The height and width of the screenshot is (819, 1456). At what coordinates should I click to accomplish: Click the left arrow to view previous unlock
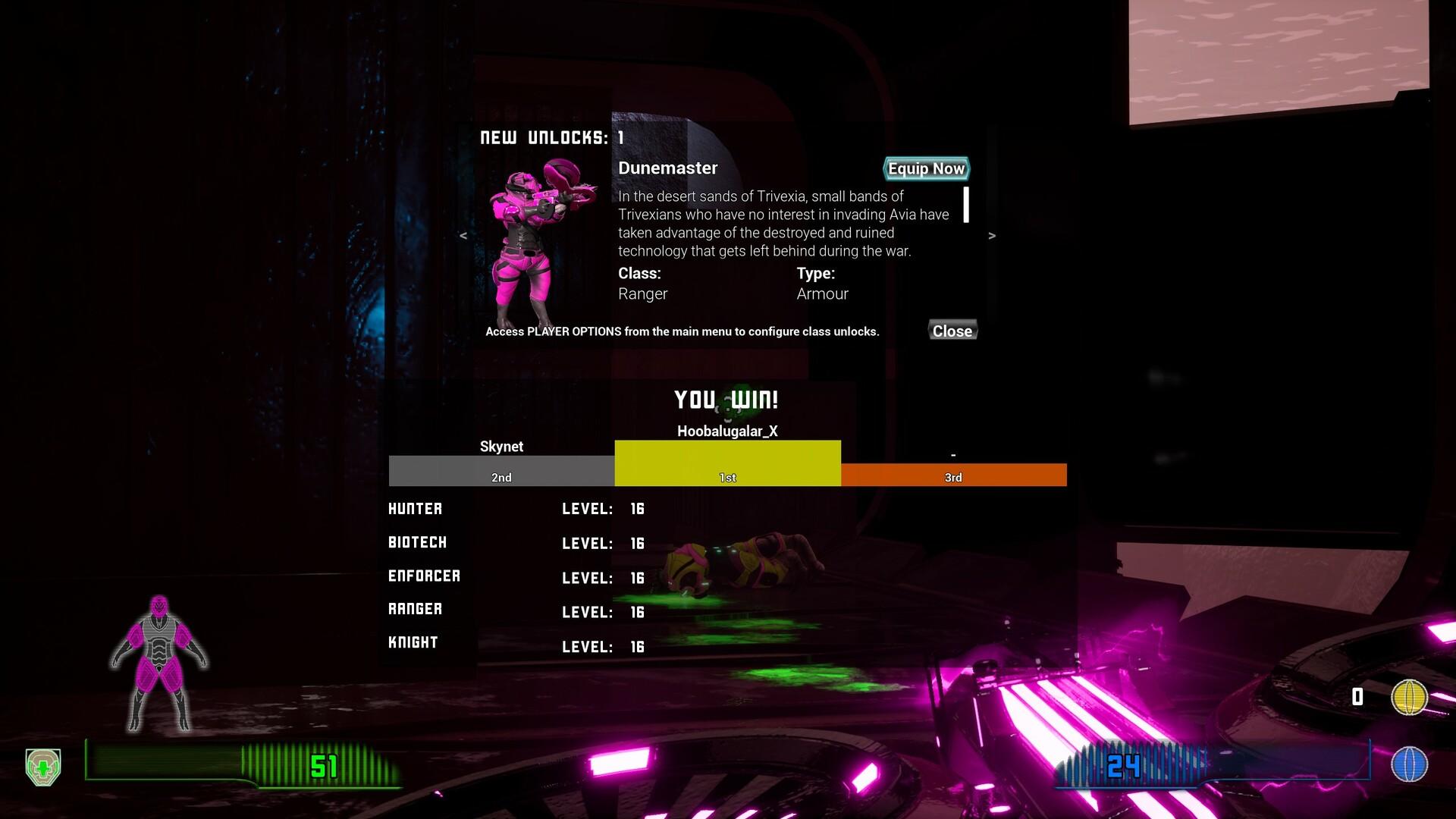point(463,236)
